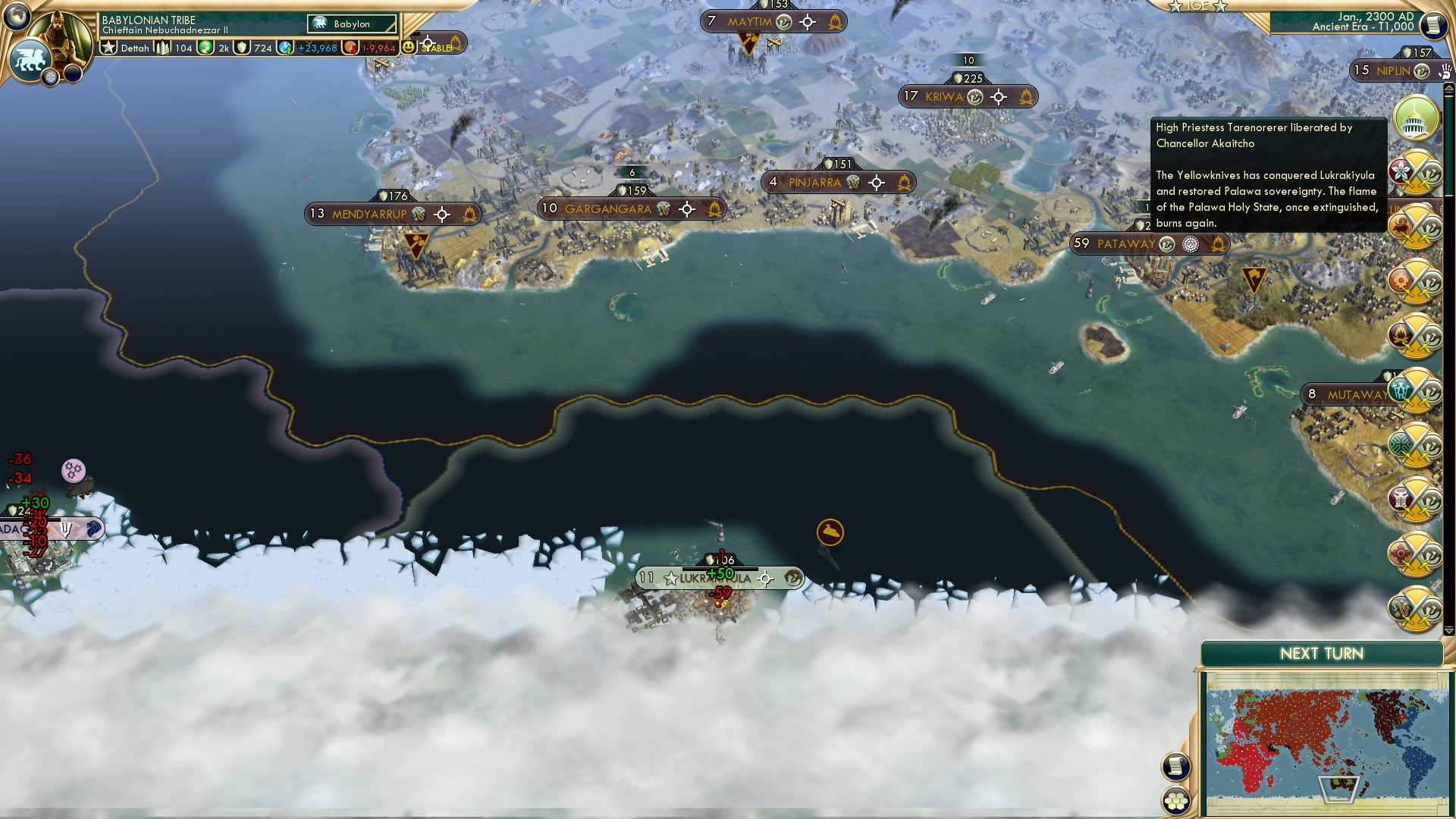Open the green capitol building notification
Image resolution: width=1456 pixels, height=819 pixels.
click(1415, 119)
